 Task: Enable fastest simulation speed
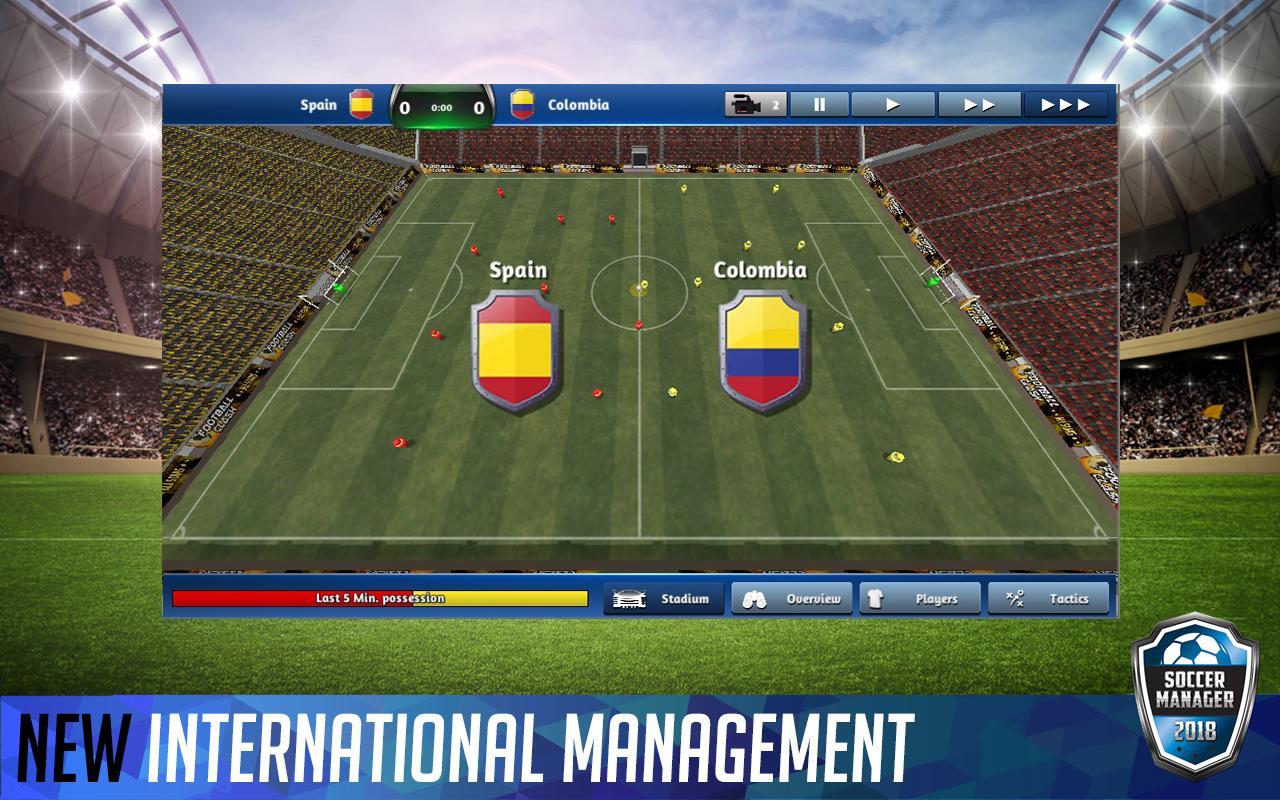pos(1069,102)
